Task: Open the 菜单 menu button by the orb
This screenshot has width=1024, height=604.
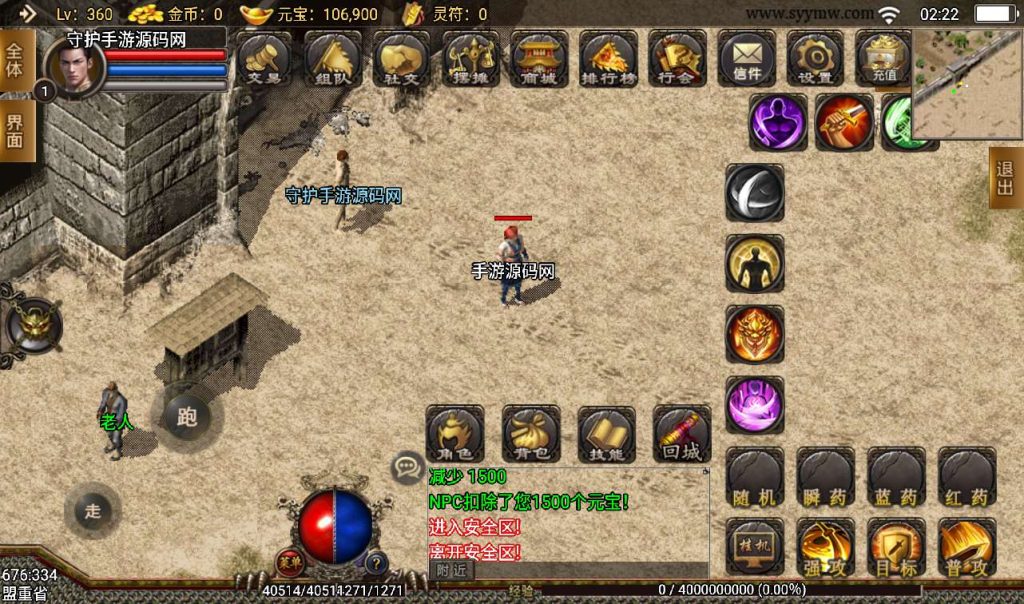Action: [290, 562]
